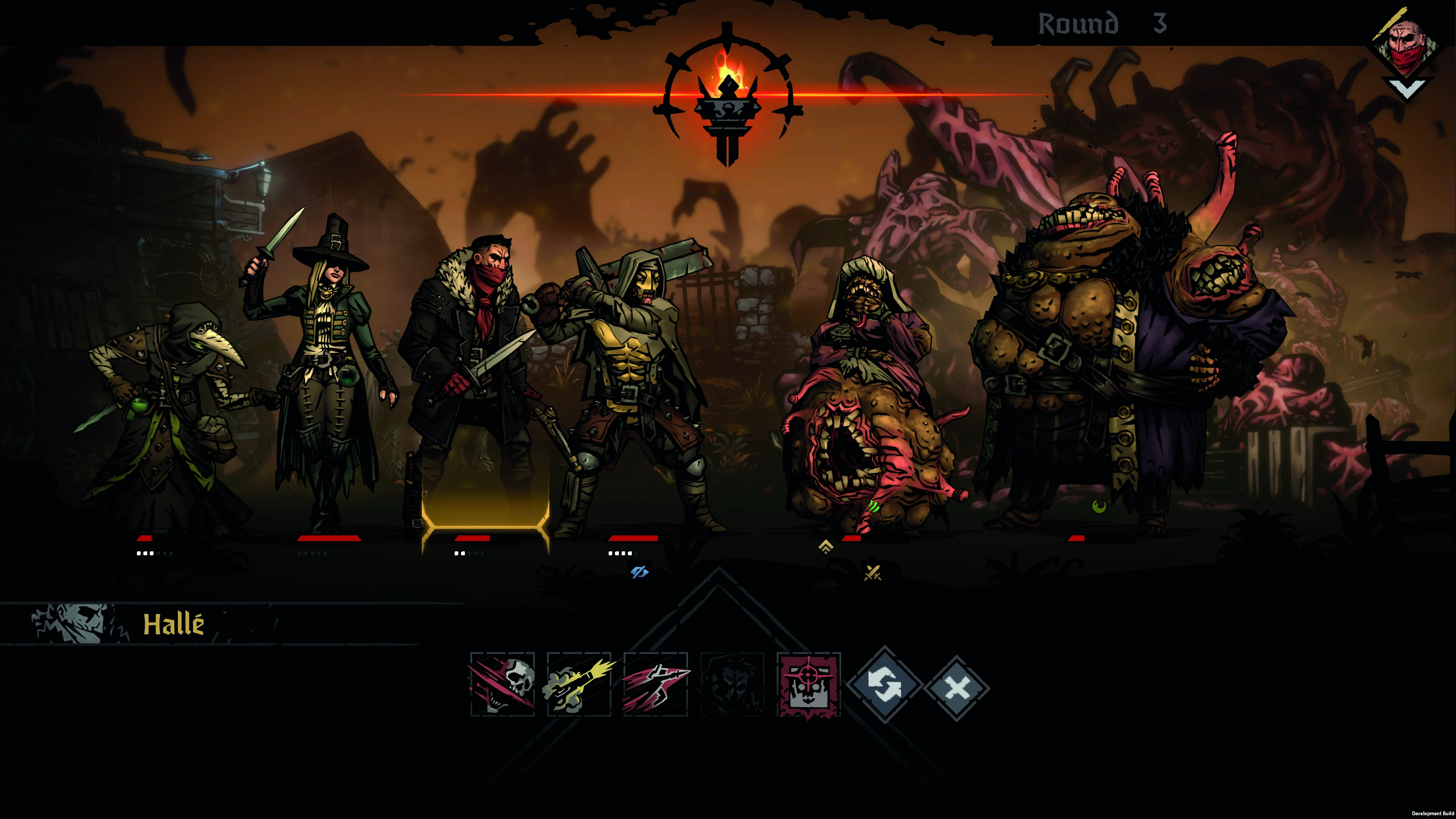Click the gold buff chevron beside the maggot enemy
Screen dimensions: 1456x819
tap(827, 546)
